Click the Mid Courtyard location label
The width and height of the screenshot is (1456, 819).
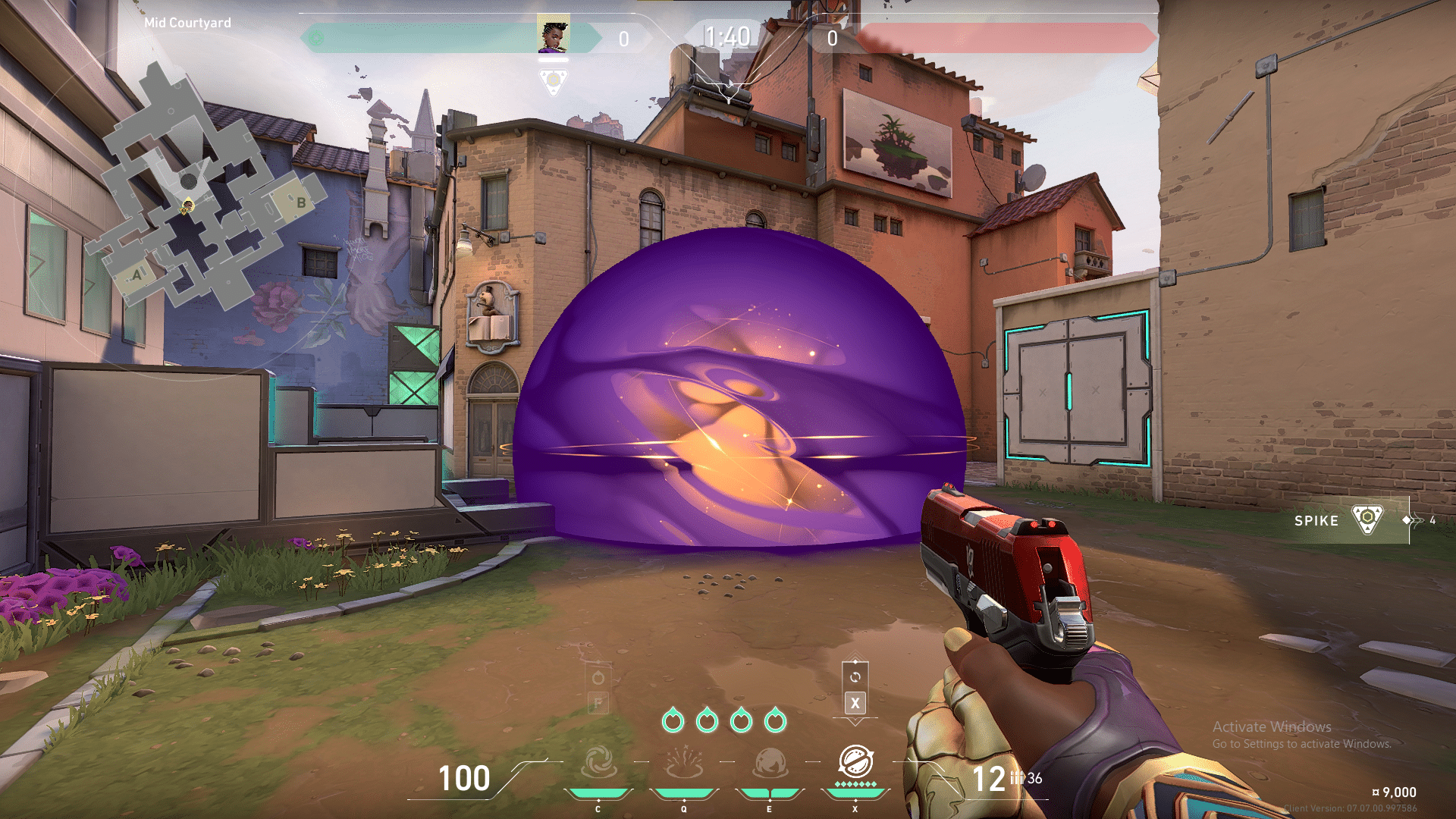click(187, 23)
